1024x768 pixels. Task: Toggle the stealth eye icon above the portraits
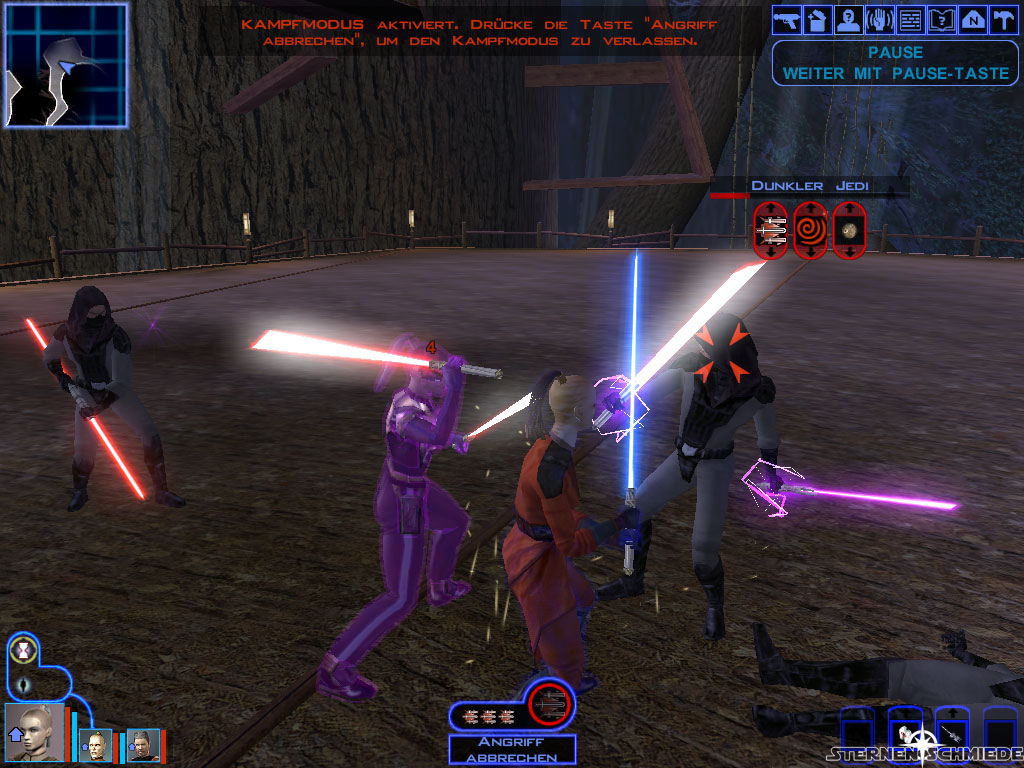coord(22,686)
